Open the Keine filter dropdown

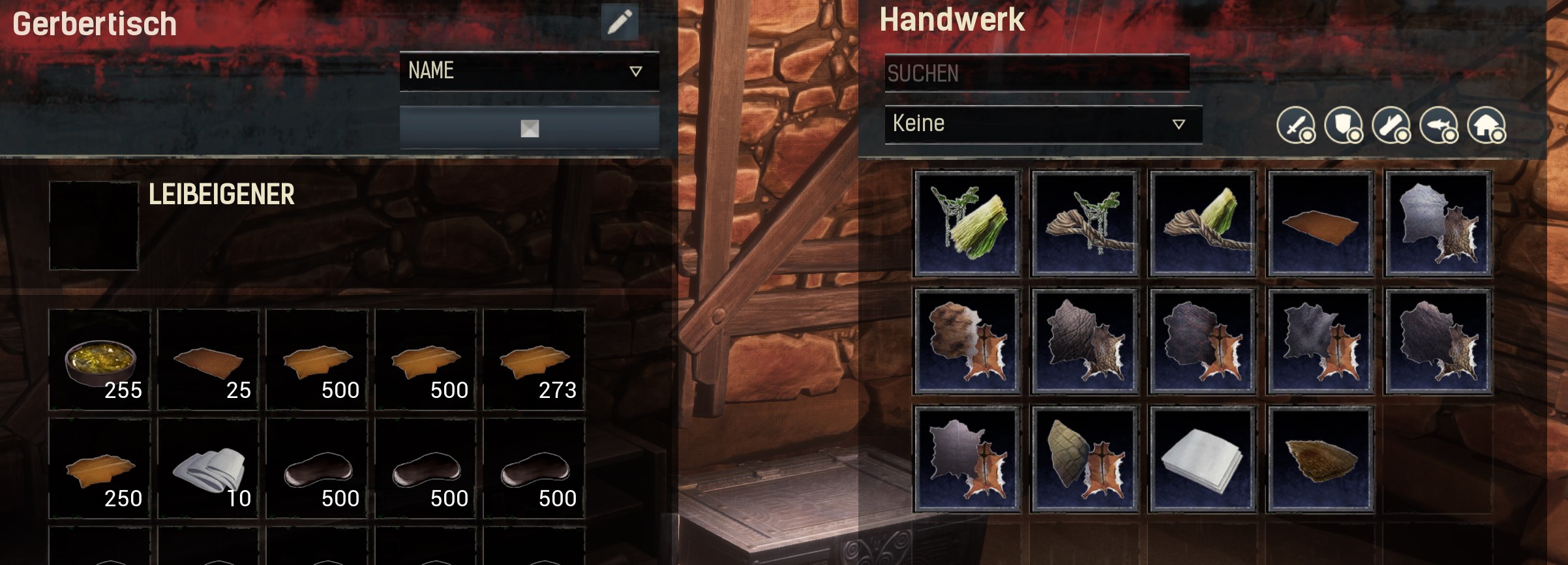1042,124
